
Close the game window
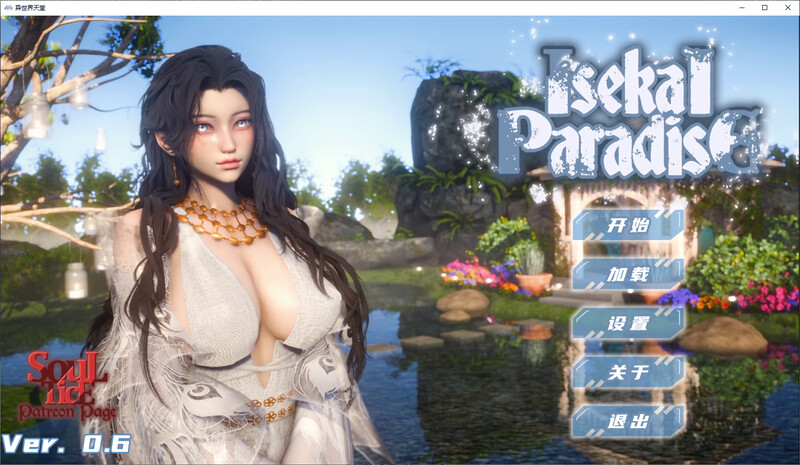pos(787,7)
